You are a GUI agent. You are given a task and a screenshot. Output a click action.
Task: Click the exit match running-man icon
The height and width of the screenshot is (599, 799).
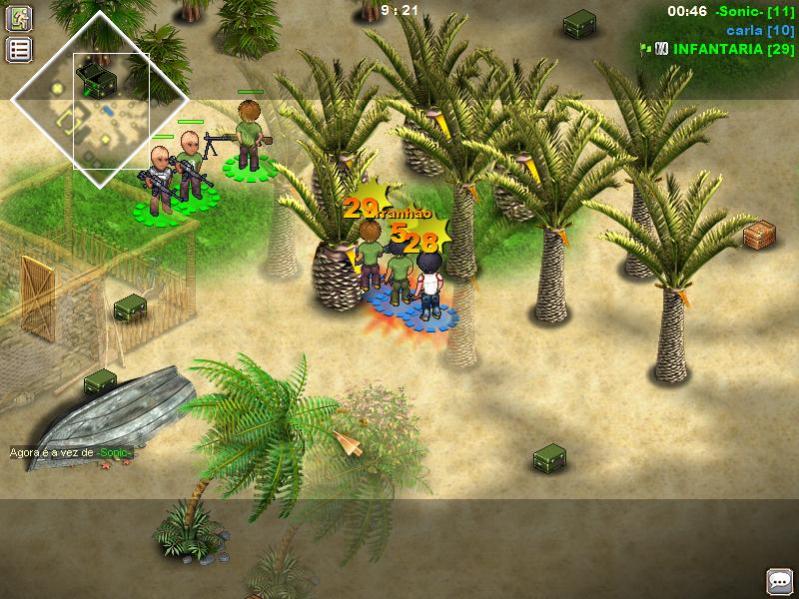click(x=20, y=18)
